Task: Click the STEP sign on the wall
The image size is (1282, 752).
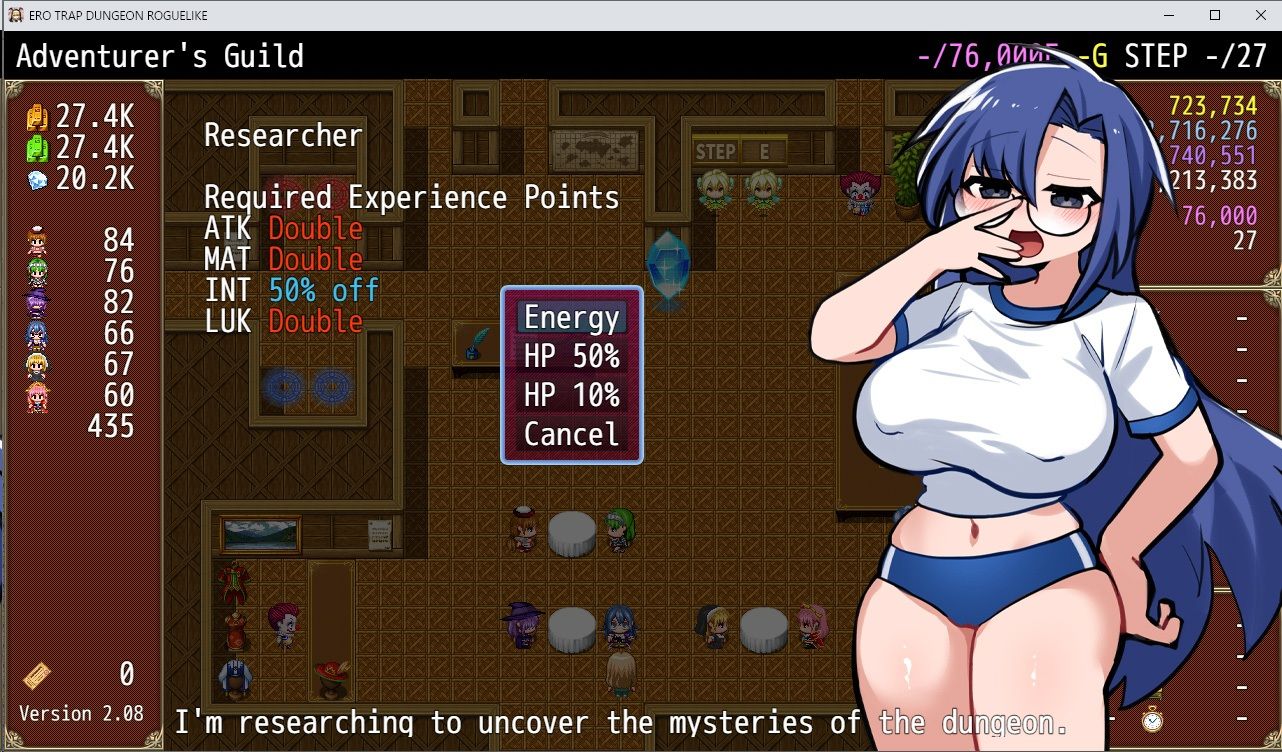Action: (716, 151)
